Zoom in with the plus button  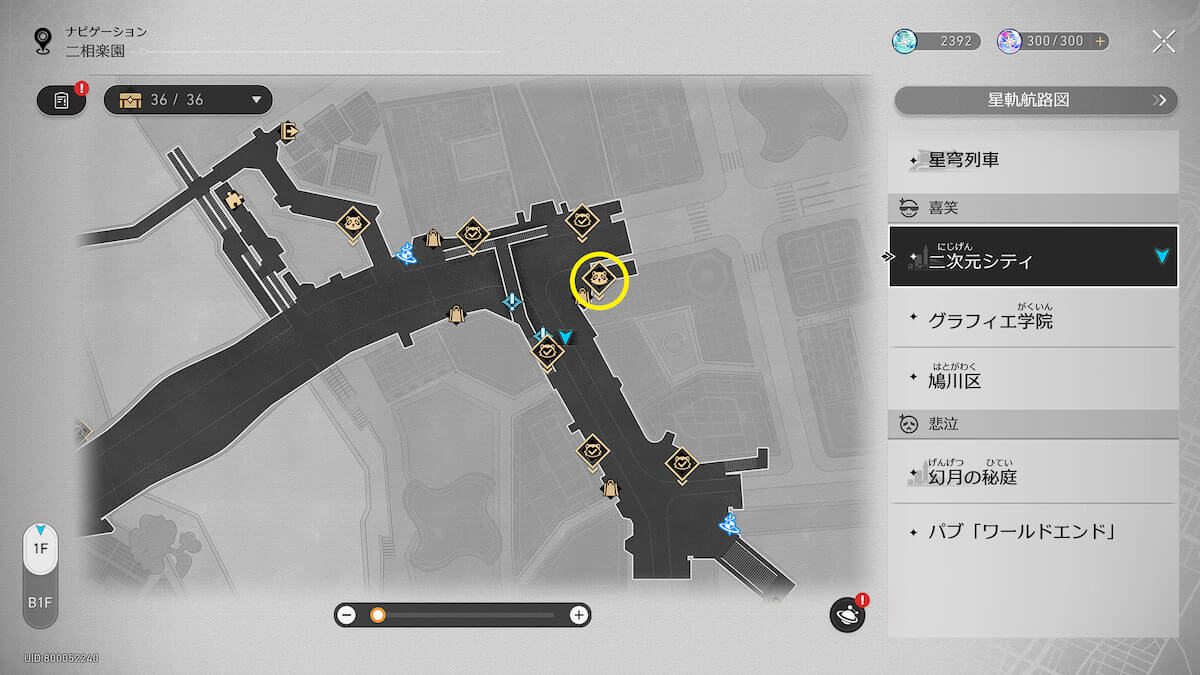click(x=578, y=615)
